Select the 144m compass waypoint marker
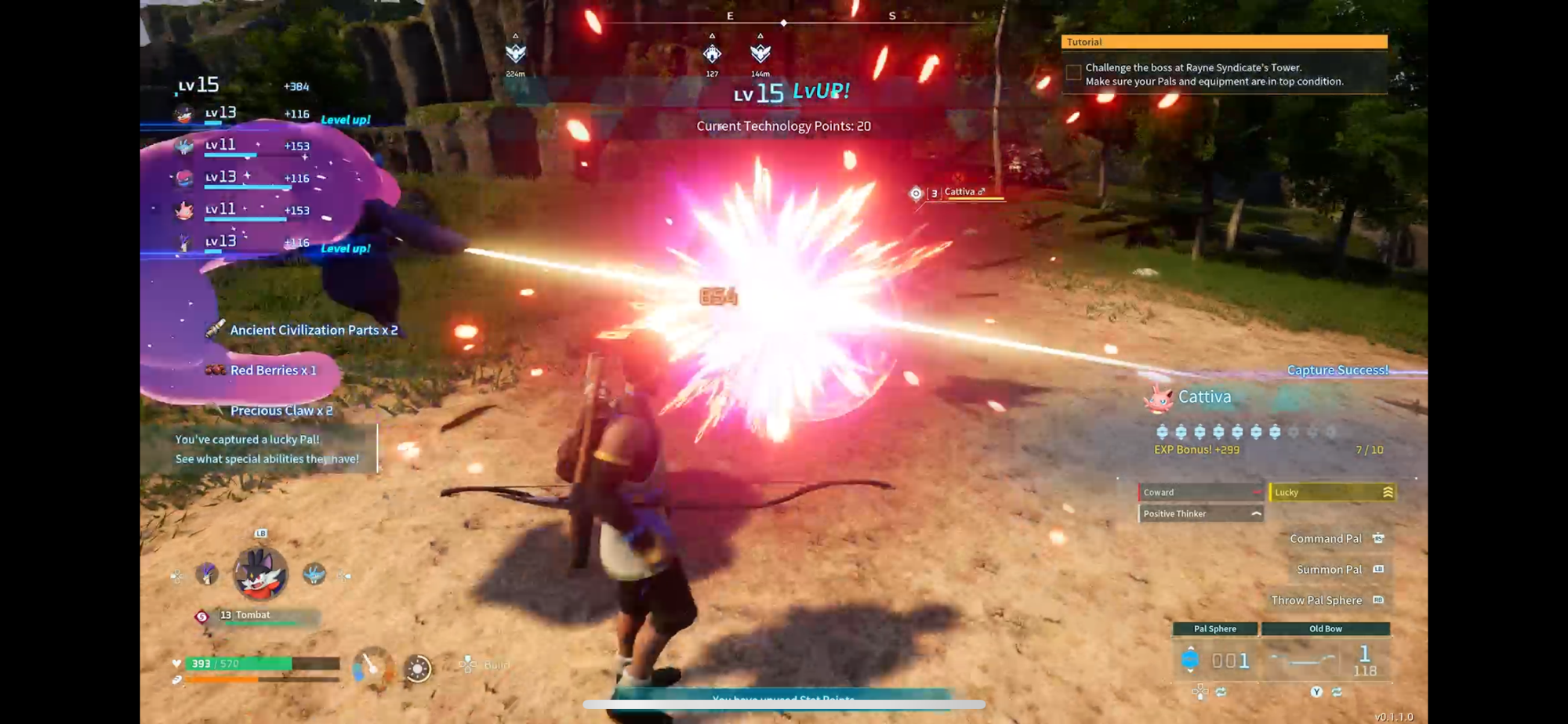This screenshot has height=724, width=1568. 760,53
